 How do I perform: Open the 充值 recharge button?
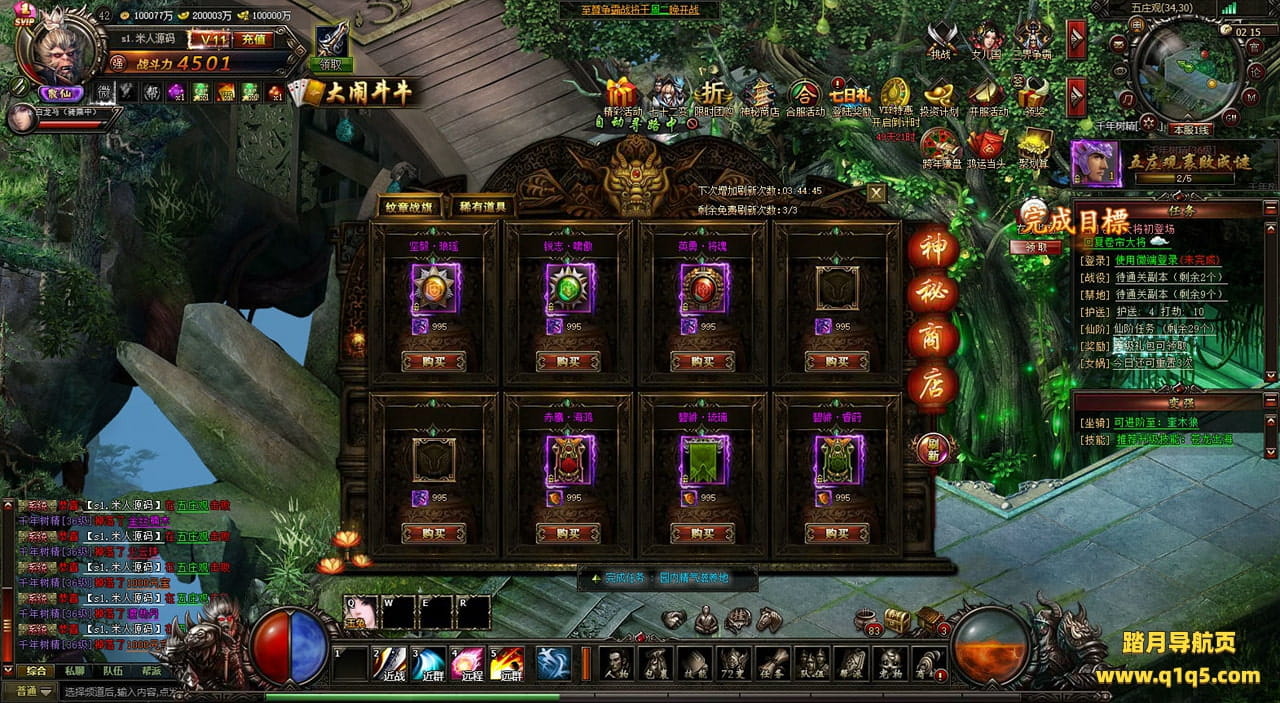253,40
